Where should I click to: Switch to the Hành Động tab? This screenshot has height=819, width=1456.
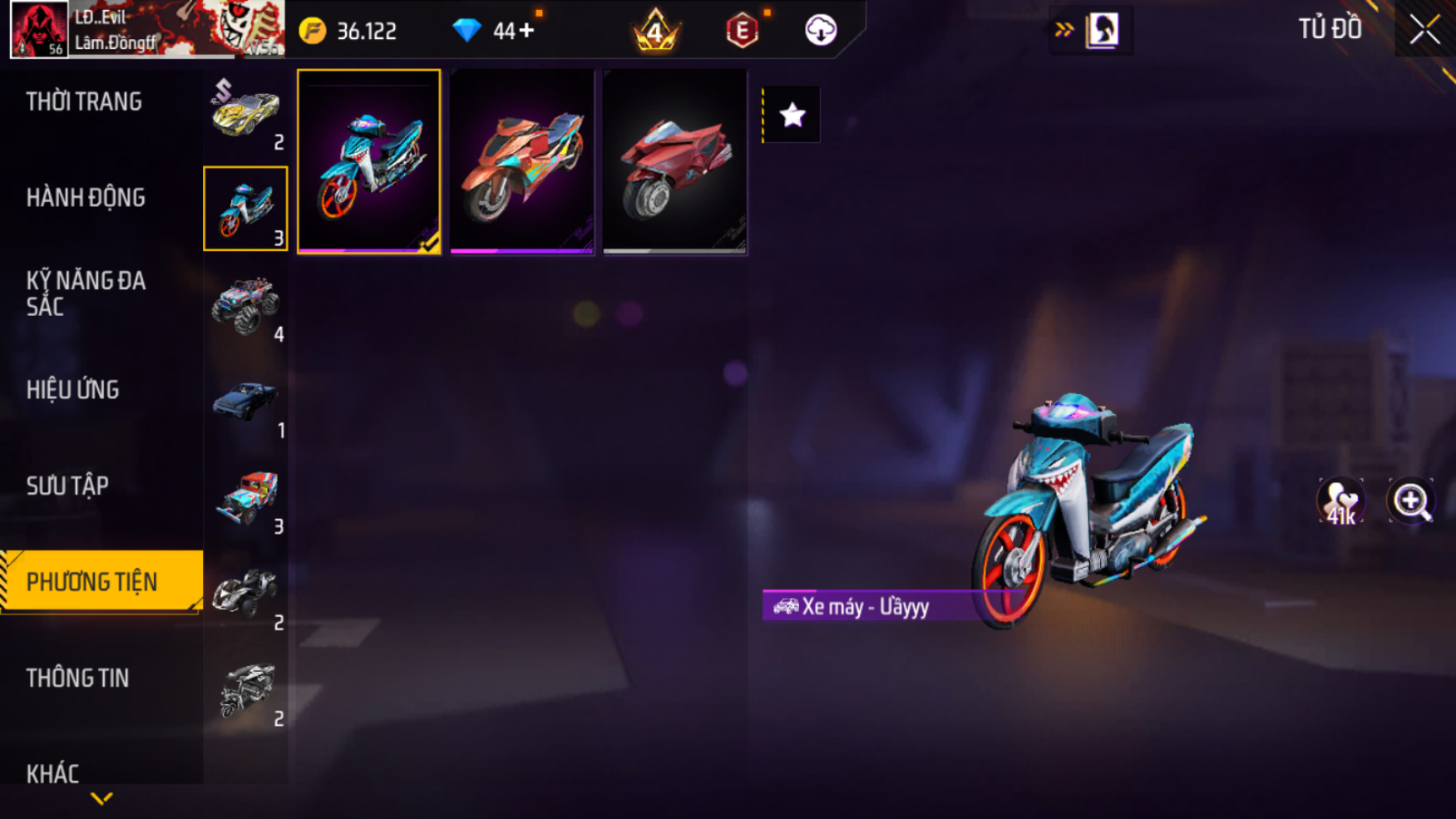[x=86, y=198]
